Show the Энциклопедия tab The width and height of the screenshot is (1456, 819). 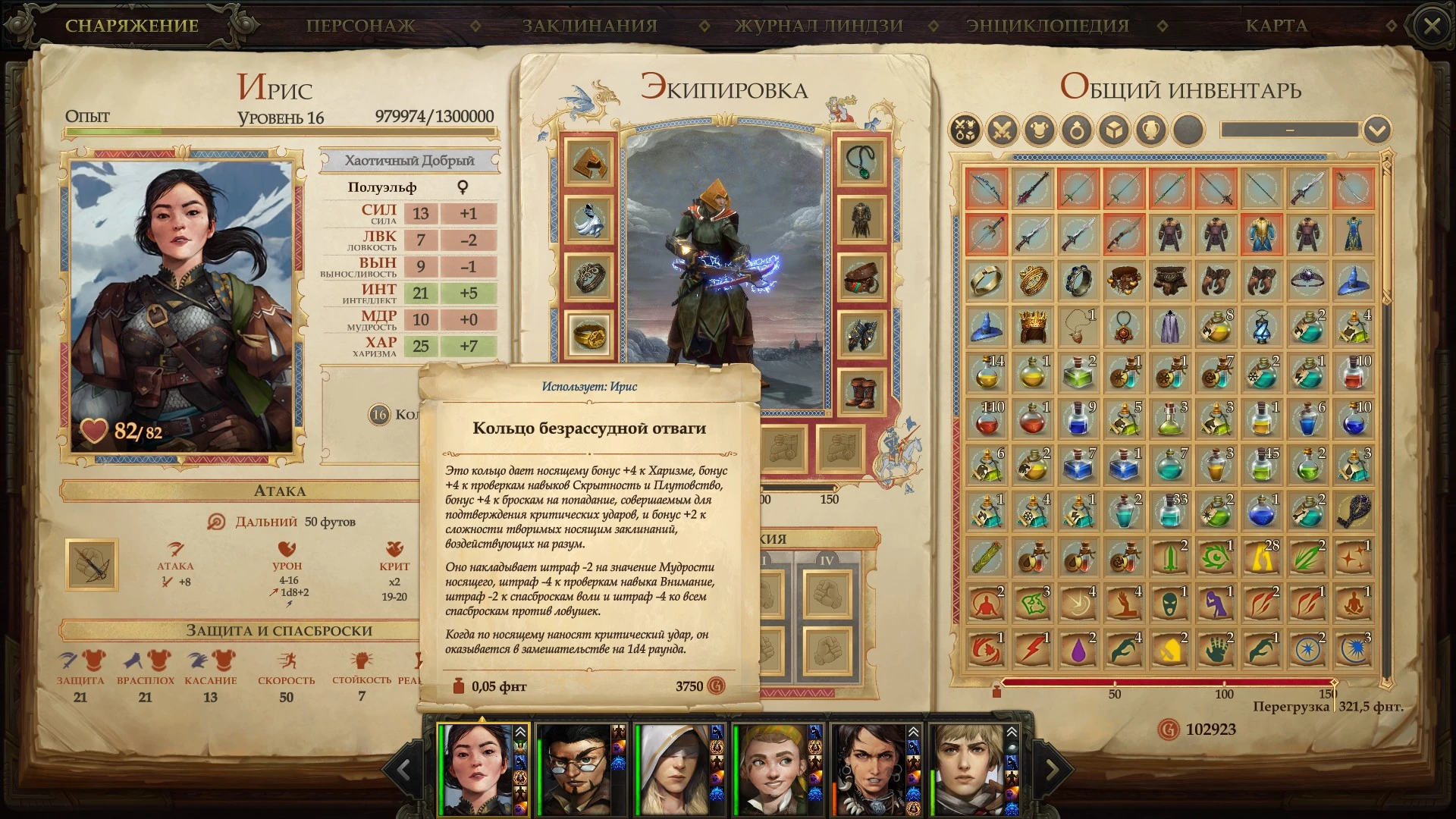click(x=1047, y=26)
